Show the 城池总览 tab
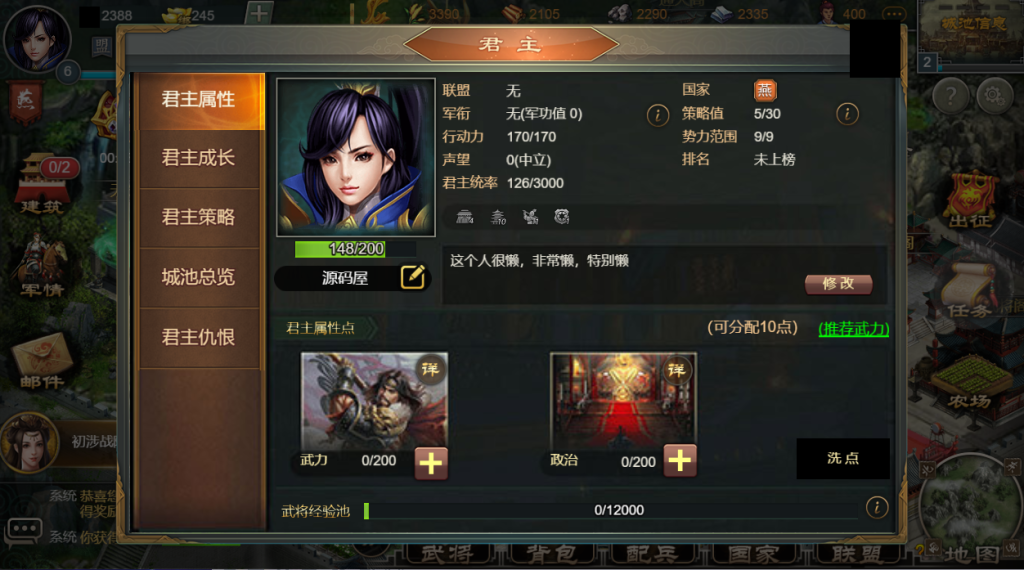 point(198,277)
